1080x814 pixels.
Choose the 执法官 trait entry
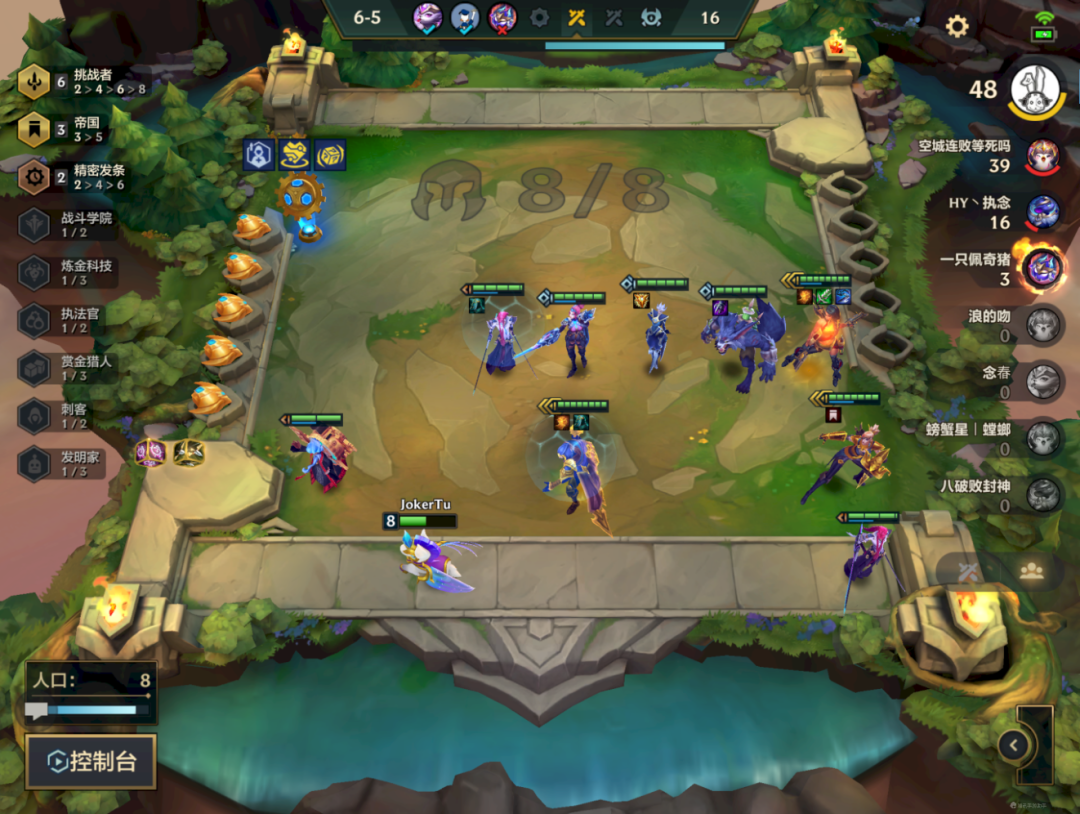70,320
